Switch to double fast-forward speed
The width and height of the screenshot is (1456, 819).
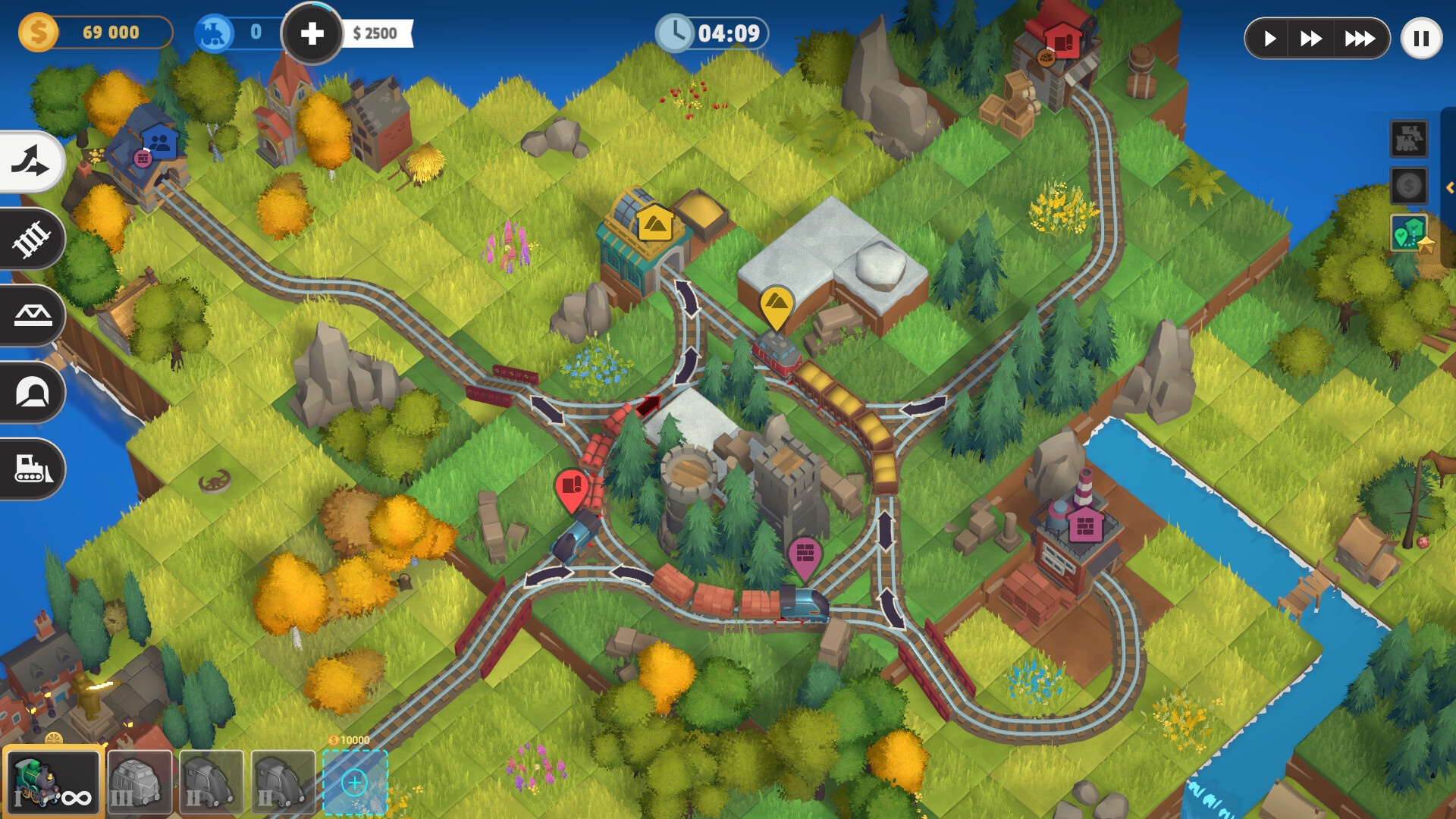click(x=1311, y=38)
